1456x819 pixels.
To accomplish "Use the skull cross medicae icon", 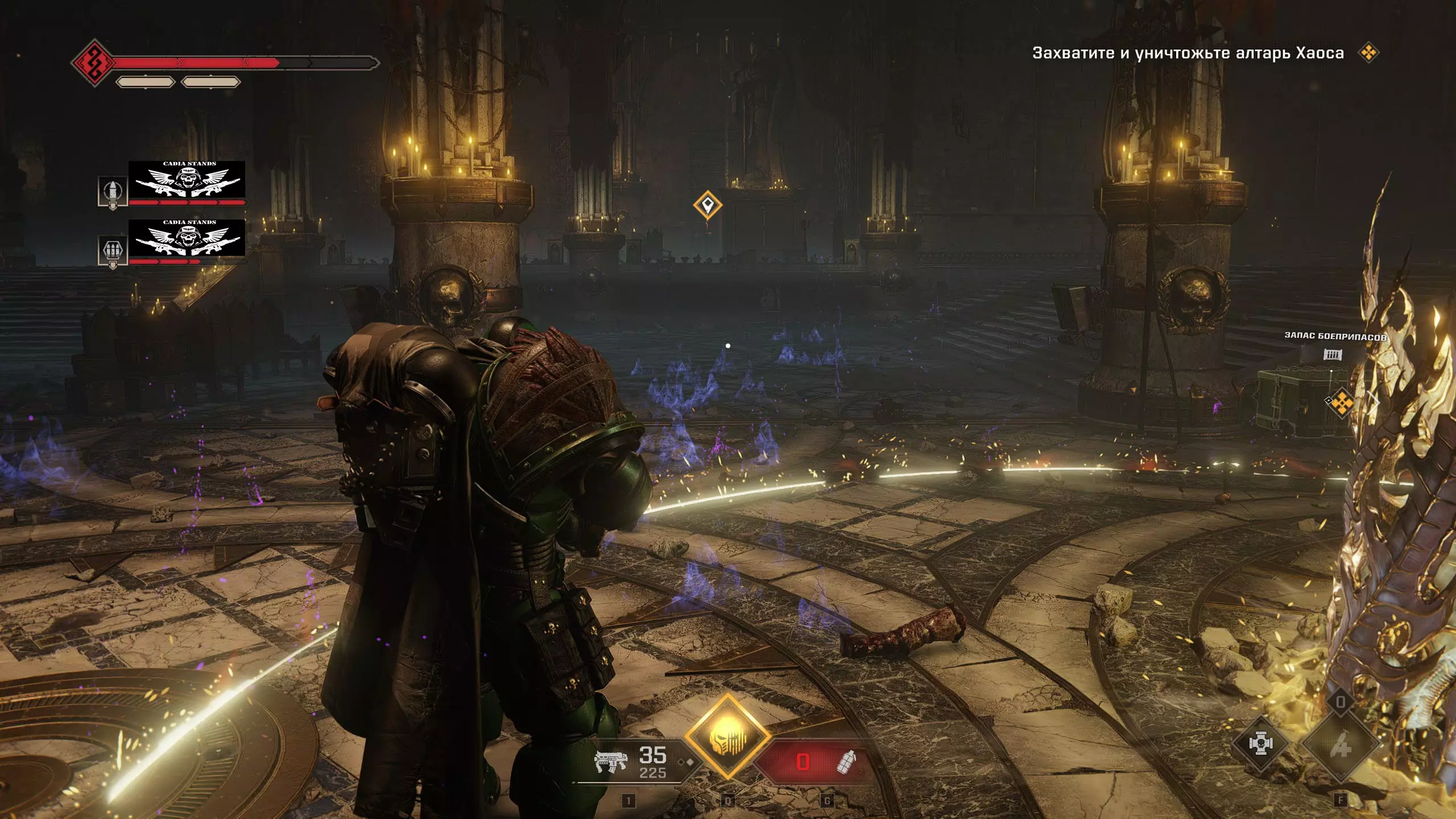I will pos(1260,744).
